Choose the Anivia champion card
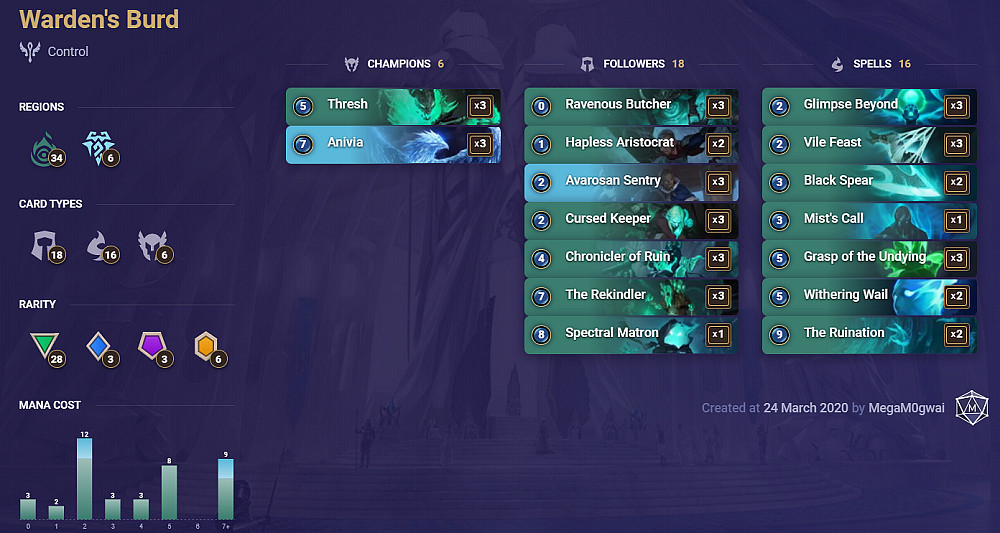This screenshot has height=533, width=1000. [392, 143]
